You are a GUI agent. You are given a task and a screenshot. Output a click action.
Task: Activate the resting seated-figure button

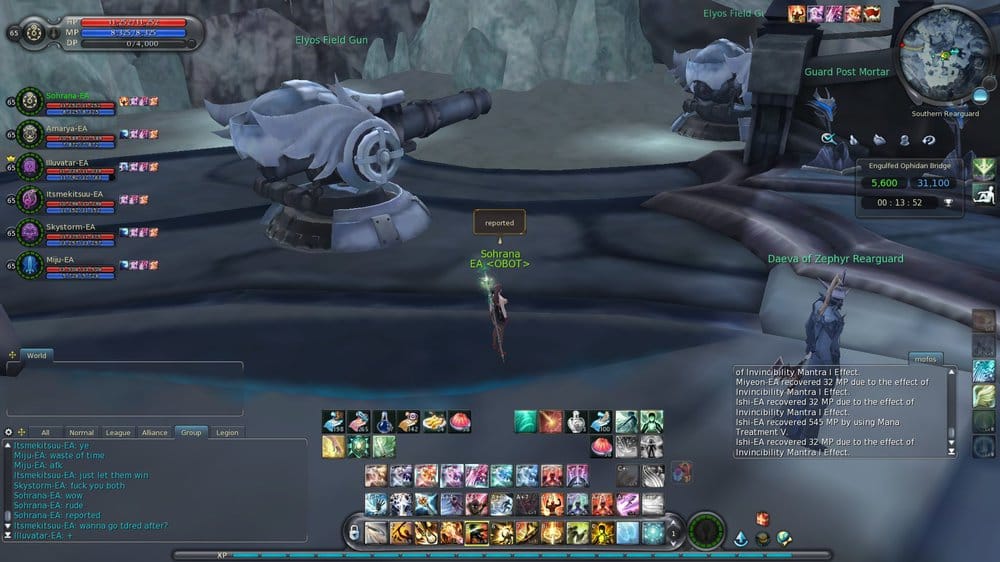(x=984, y=194)
